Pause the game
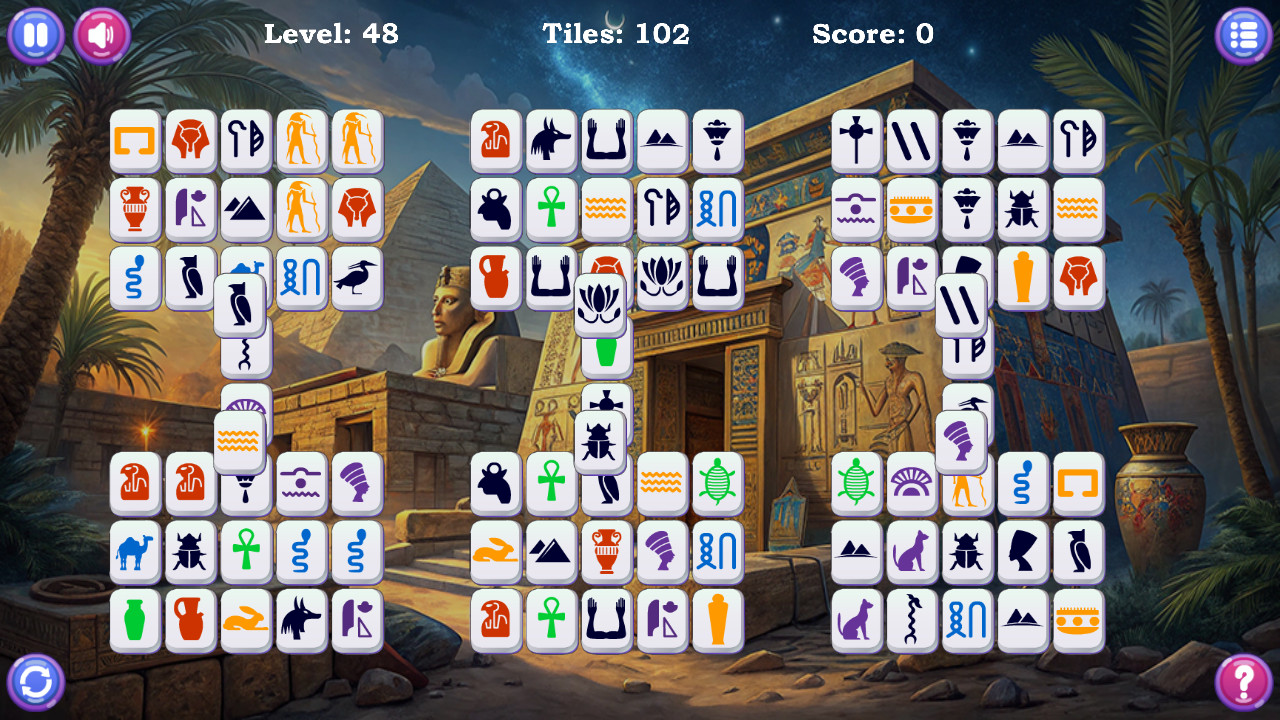This screenshot has height=720, width=1280. pos(35,35)
